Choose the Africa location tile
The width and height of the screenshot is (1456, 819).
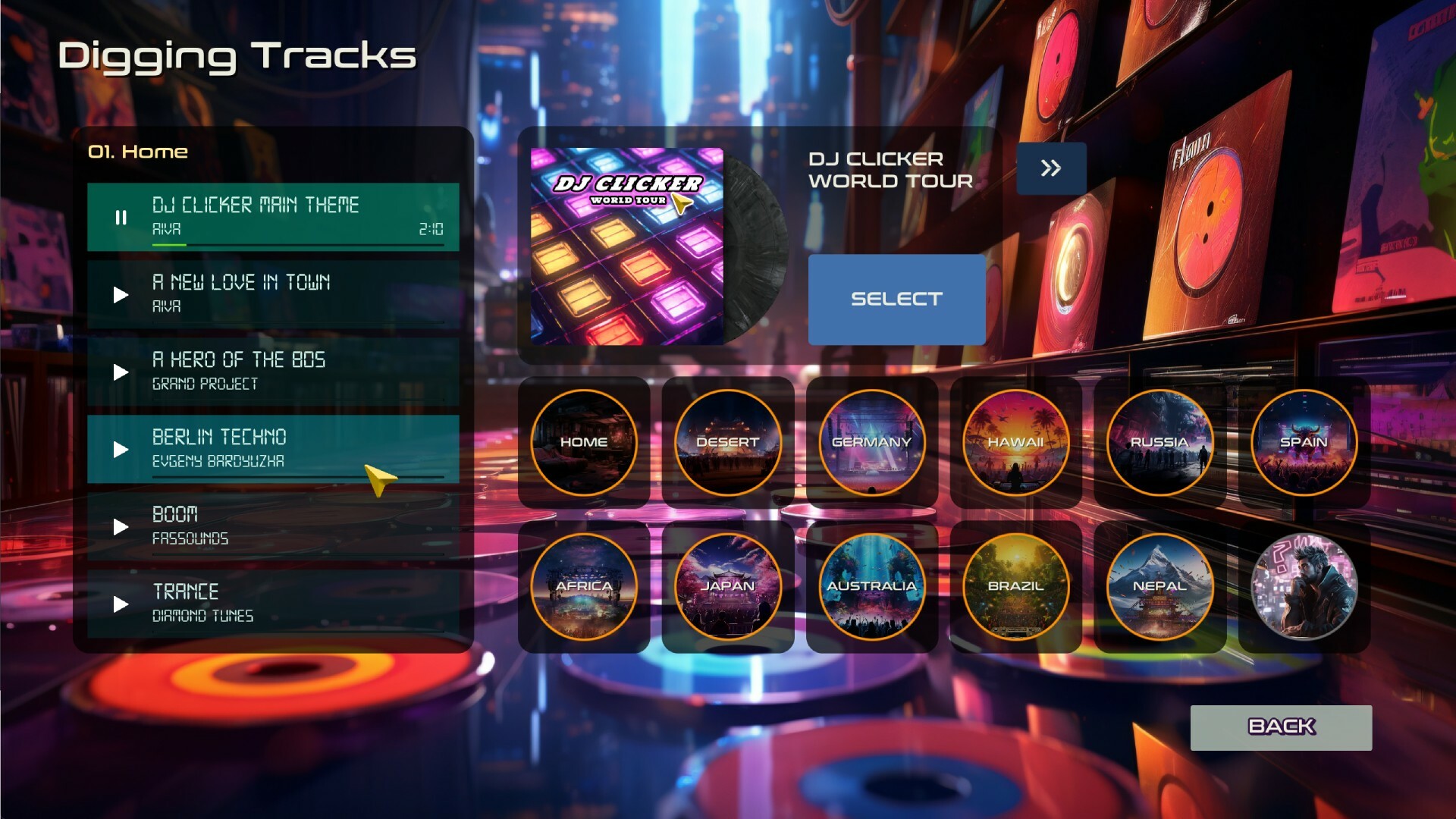(x=584, y=587)
